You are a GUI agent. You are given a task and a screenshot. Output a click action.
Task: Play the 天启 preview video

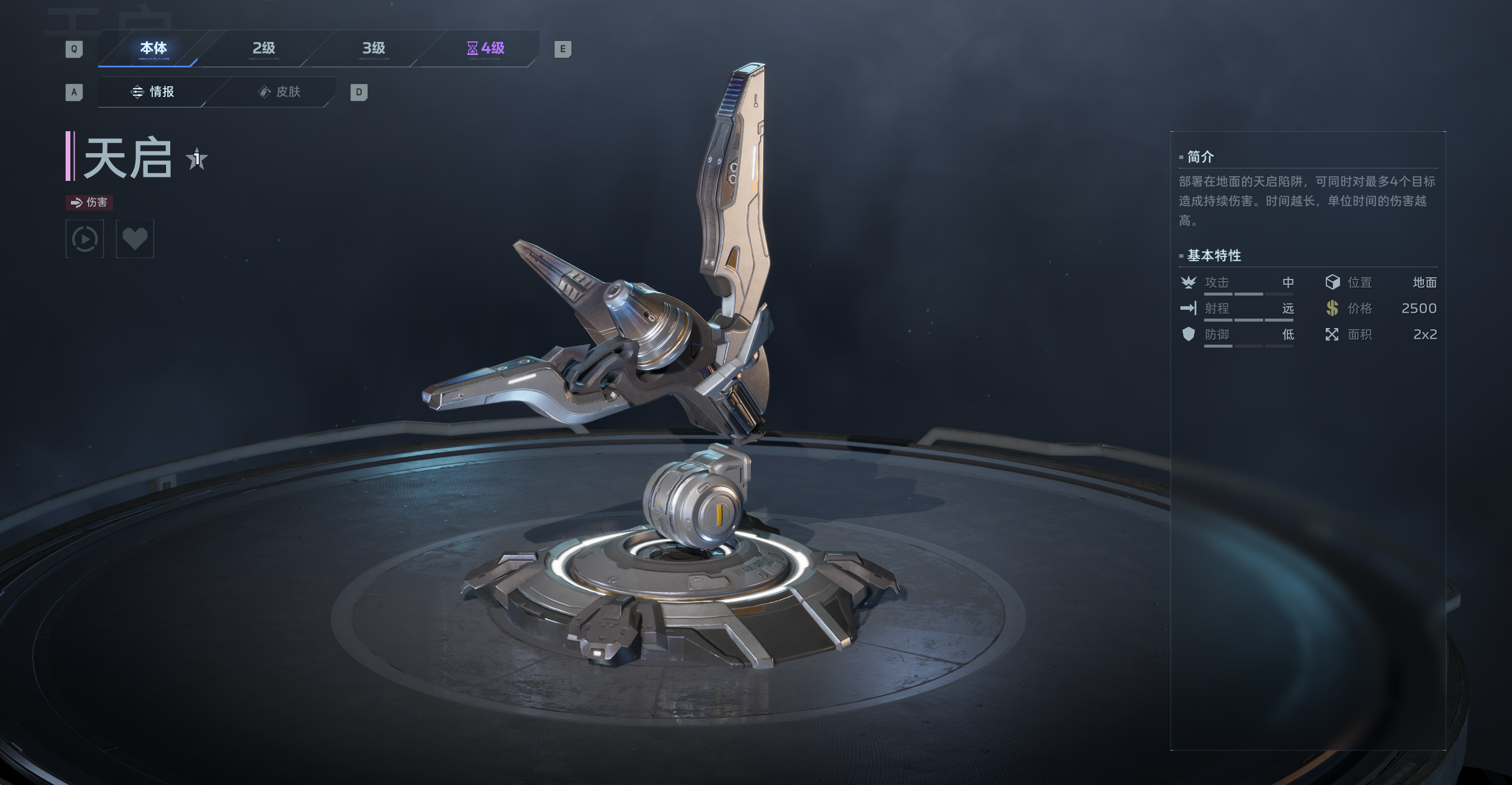[x=85, y=239]
